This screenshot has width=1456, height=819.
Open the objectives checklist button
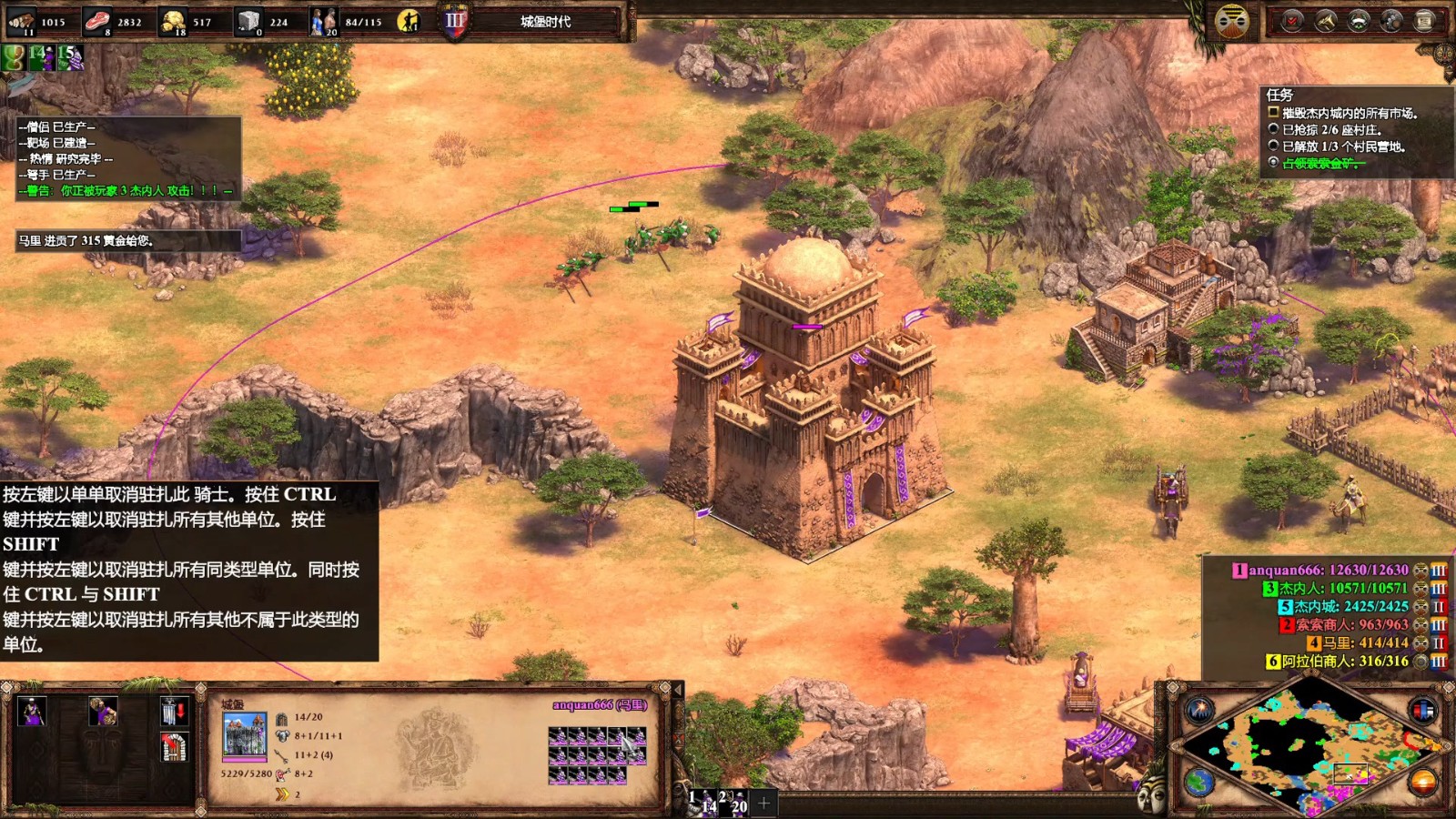1292,21
